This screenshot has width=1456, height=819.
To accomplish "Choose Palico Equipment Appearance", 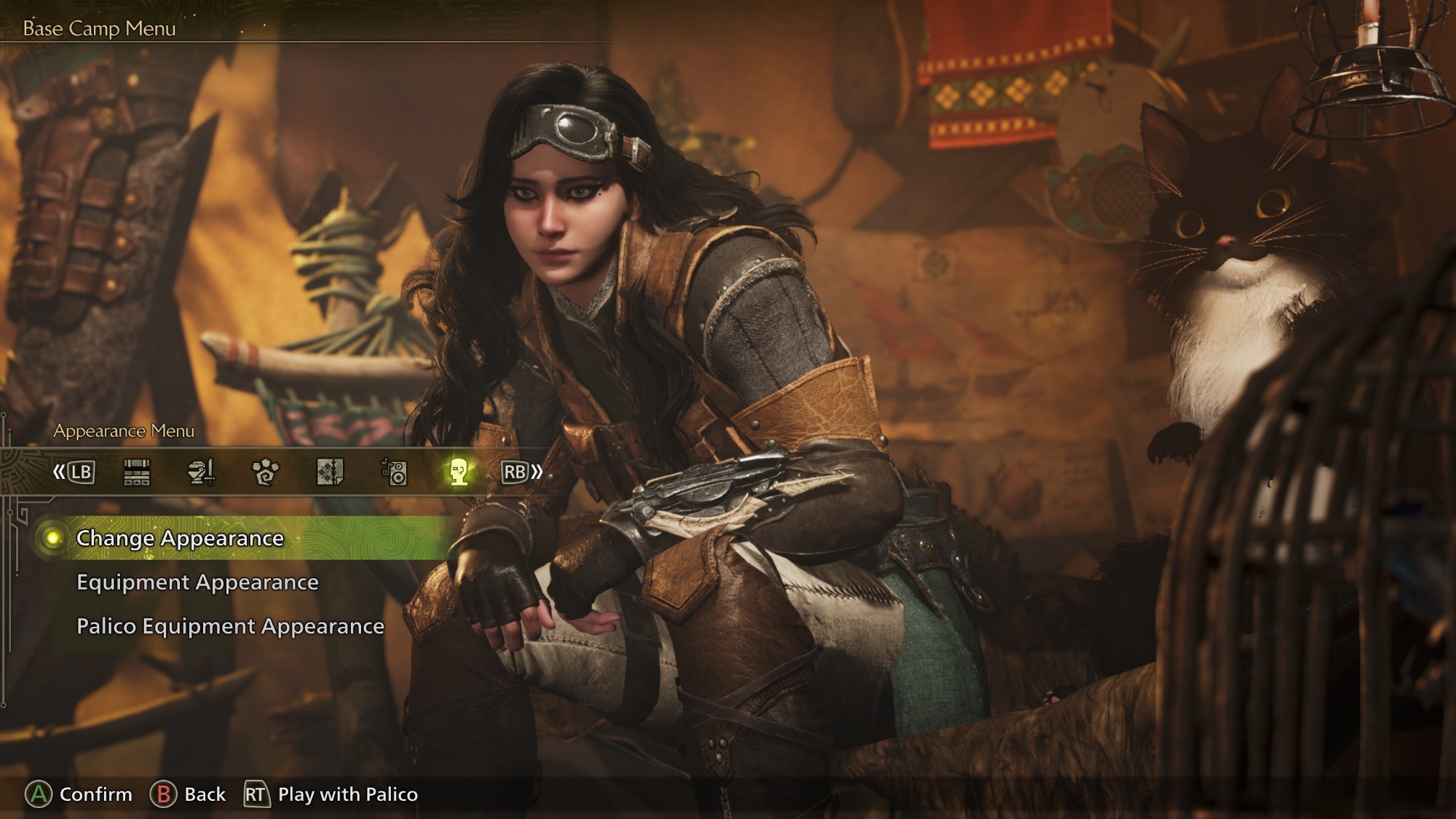I will pyautogui.click(x=230, y=627).
